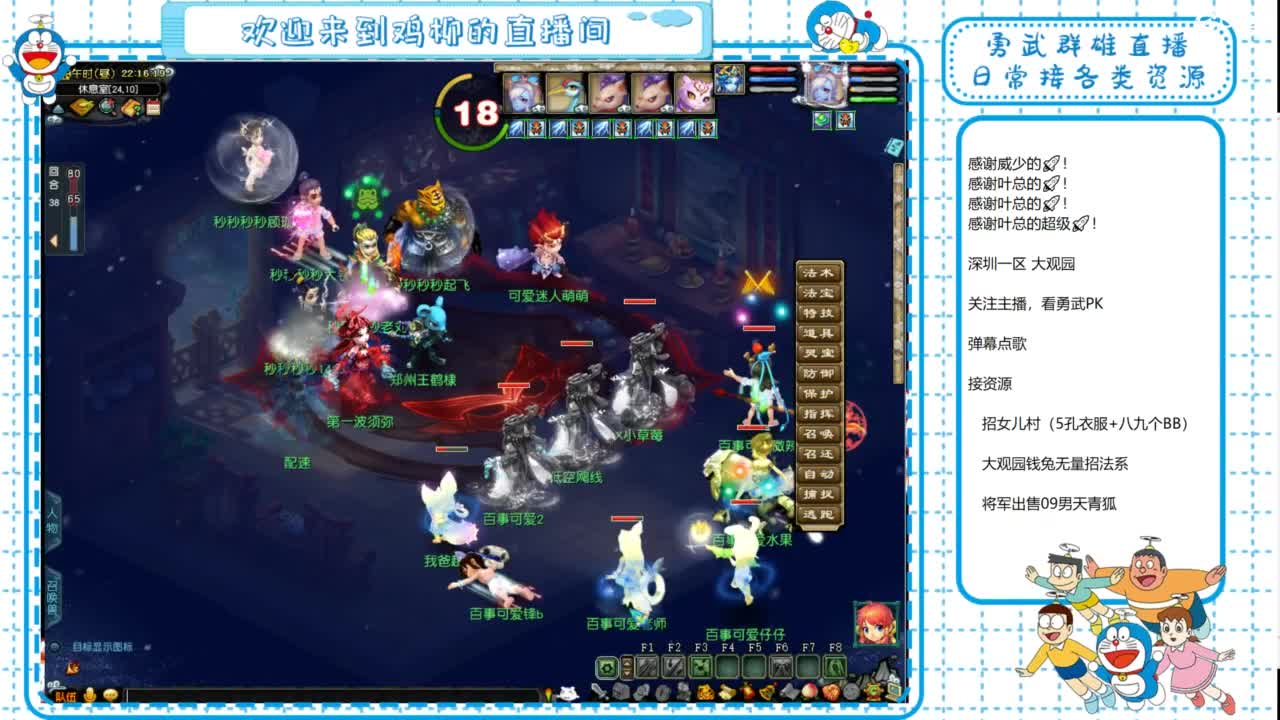Trigger the F3 hotkey skill icon
This screenshot has width=1280, height=720.
click(x=699, y=667)
